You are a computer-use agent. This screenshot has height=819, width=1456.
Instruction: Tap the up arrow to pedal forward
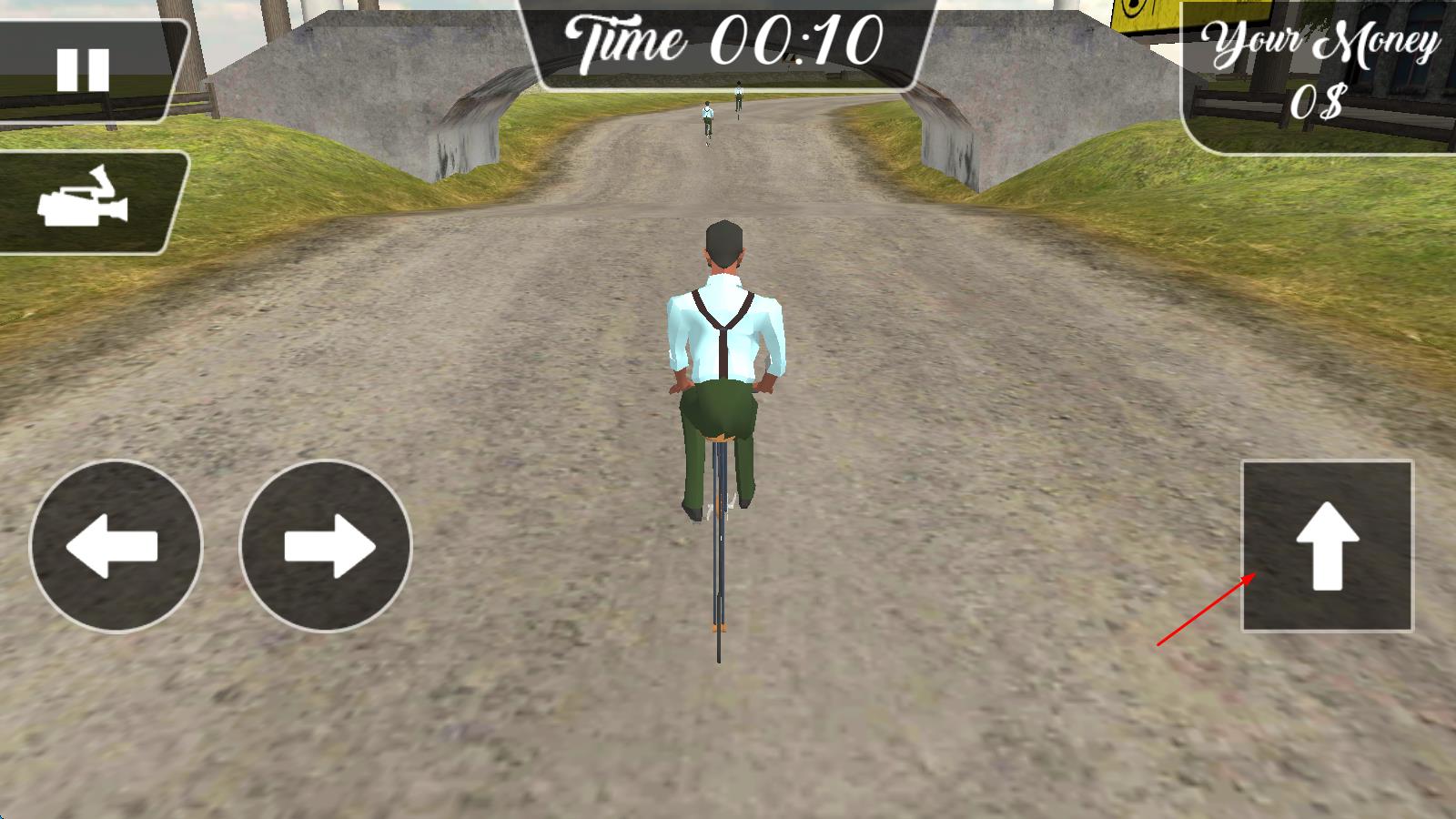click(1327, 546)
